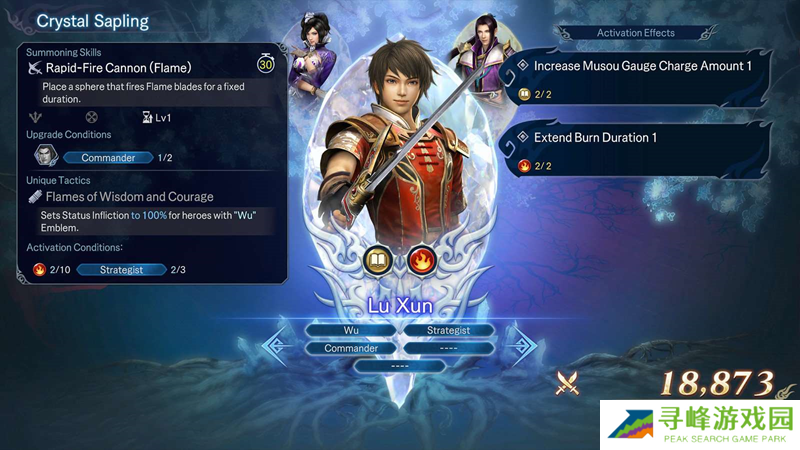The image size is (800, 450).
Task: Click the book emblem under Lu Xun
Action: (x=379, y=262)
